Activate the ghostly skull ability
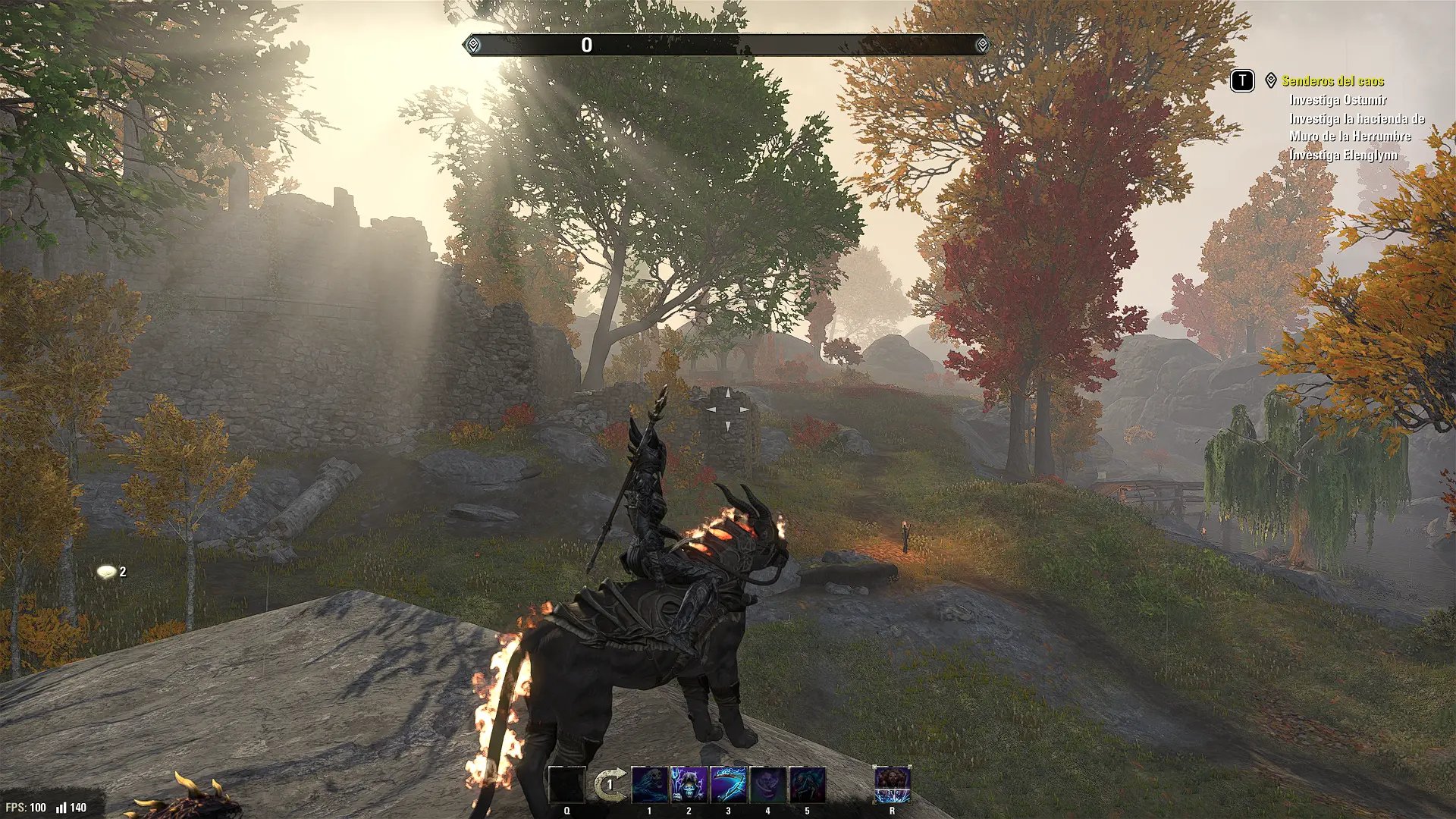1456x819 pixels. 650,785
